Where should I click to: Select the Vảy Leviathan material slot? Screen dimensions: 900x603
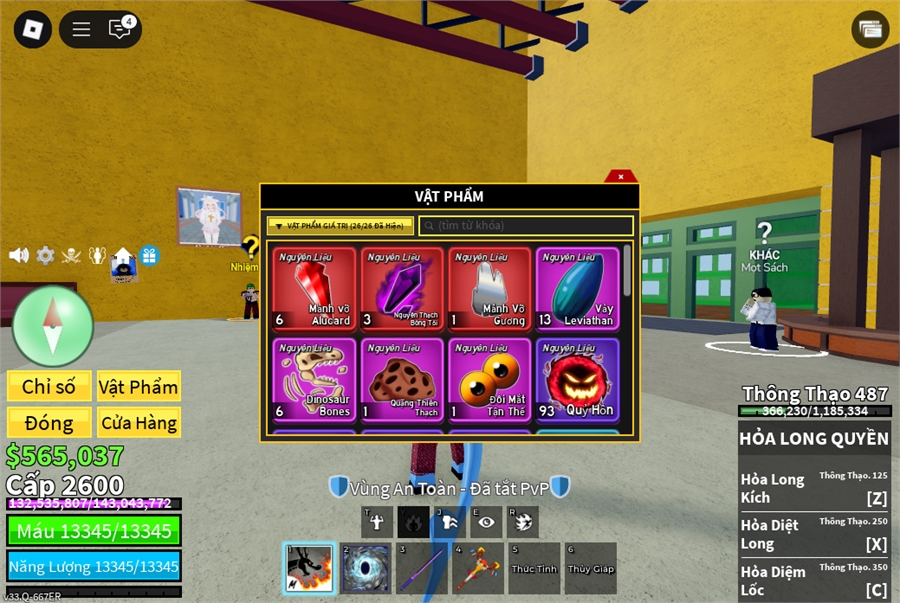pyautogui.click(x=577, y=289)
